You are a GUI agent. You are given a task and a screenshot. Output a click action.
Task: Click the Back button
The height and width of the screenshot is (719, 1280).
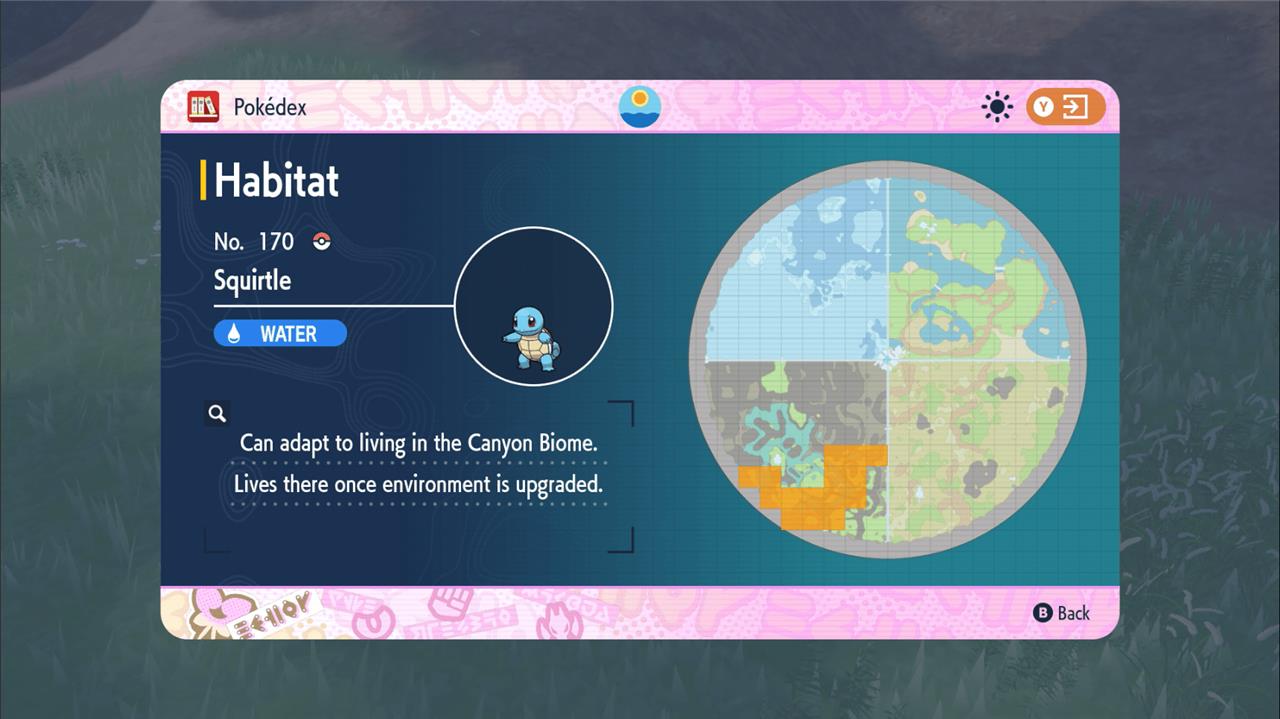1062,613
